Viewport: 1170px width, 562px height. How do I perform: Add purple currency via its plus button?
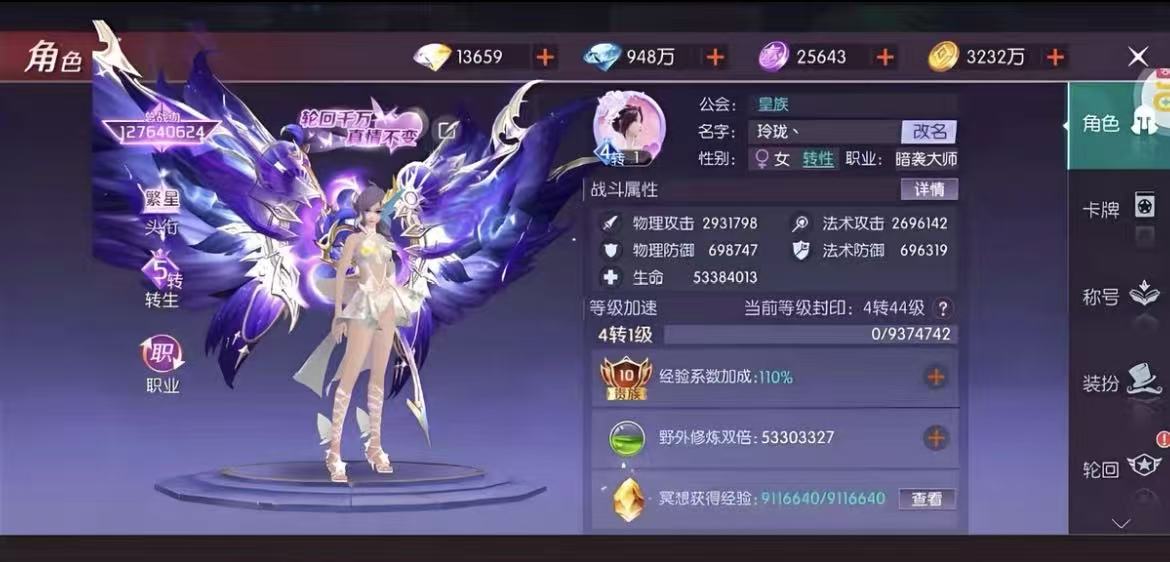(885, 57)
